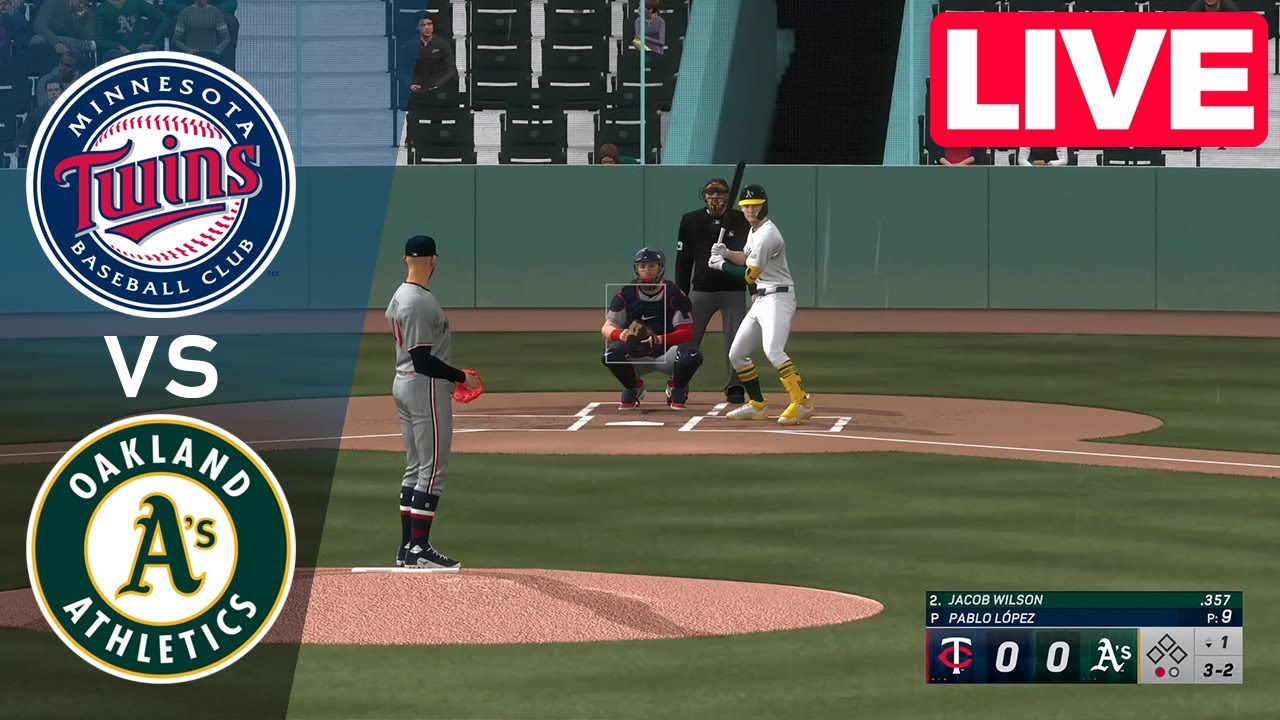The width and height of the screenshot is (1280, 720).
Task: Expand the inning indicator showing 1
Action: click(x=1224, y=642)
